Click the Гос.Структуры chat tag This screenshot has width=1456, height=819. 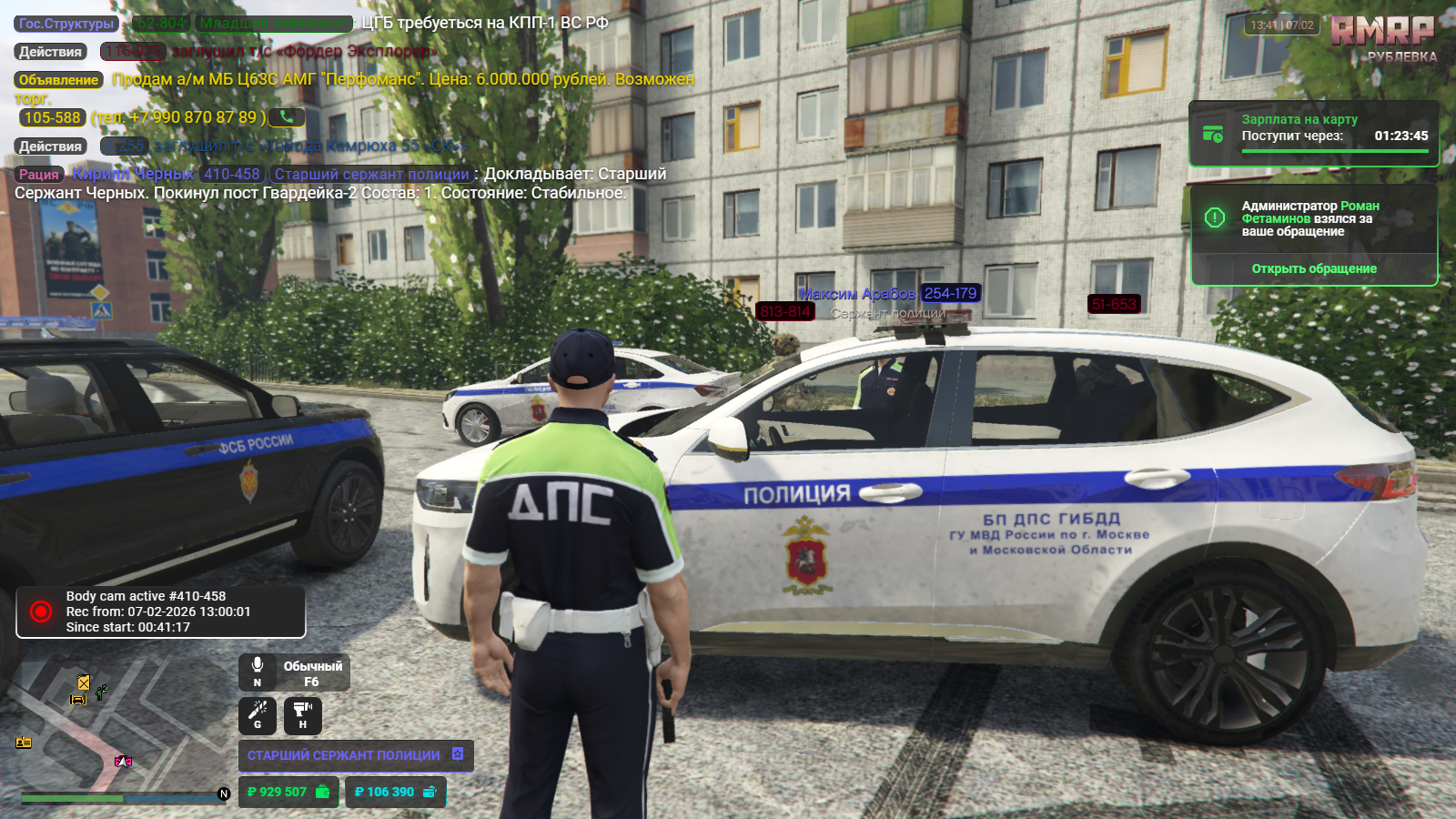(x=66, y=24)
